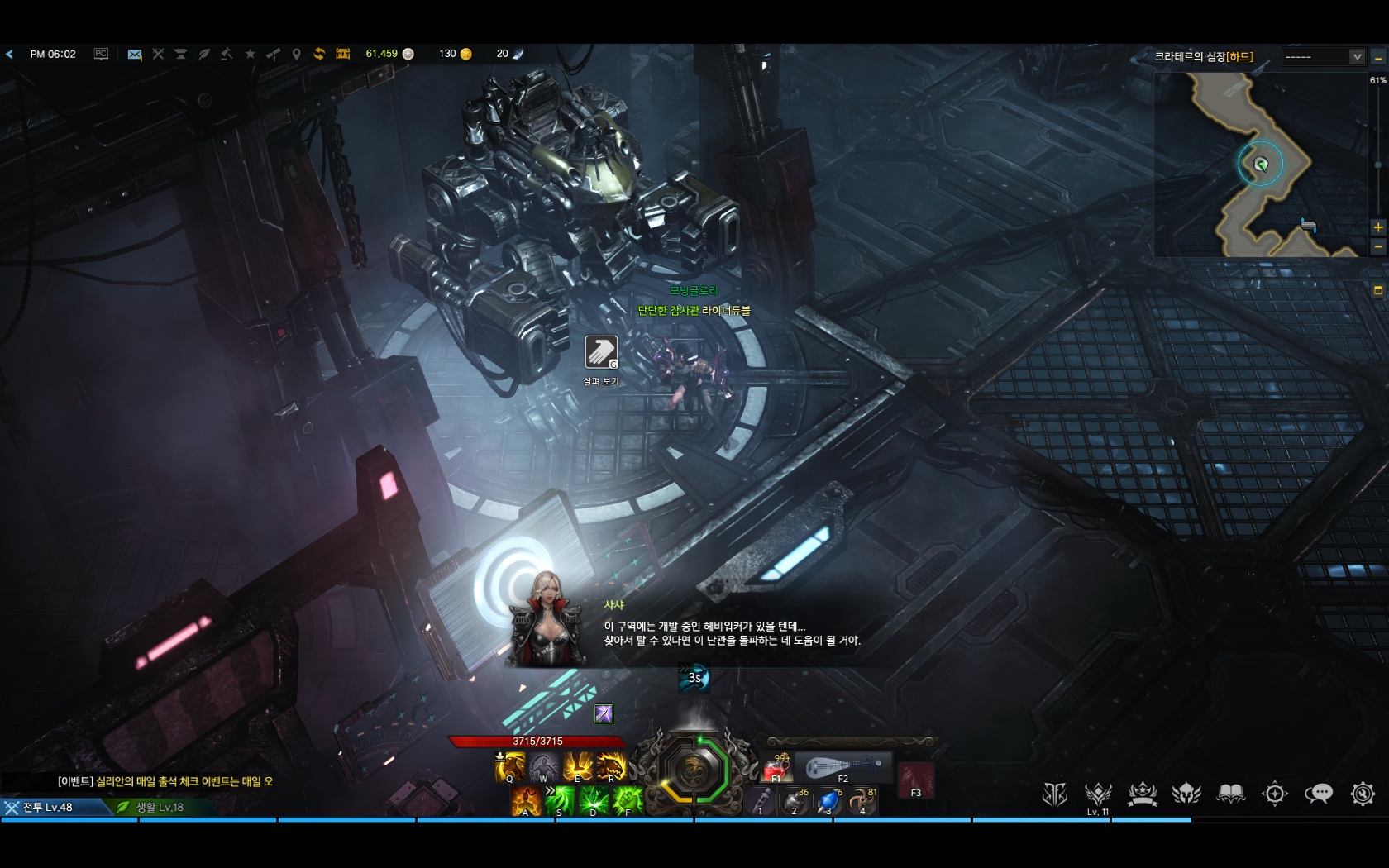Switch to the life skill level 18 tab

tap(159, 808)
